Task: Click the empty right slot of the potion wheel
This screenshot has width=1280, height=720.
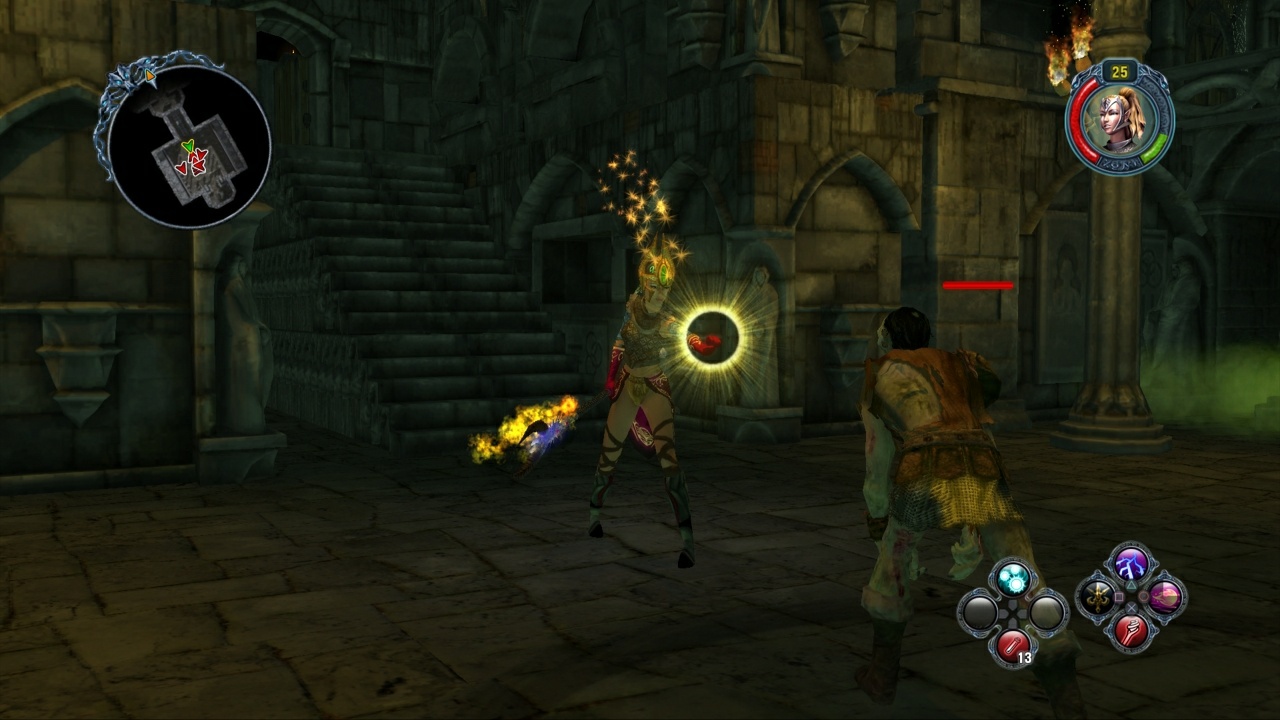Action: [1045, 613]
